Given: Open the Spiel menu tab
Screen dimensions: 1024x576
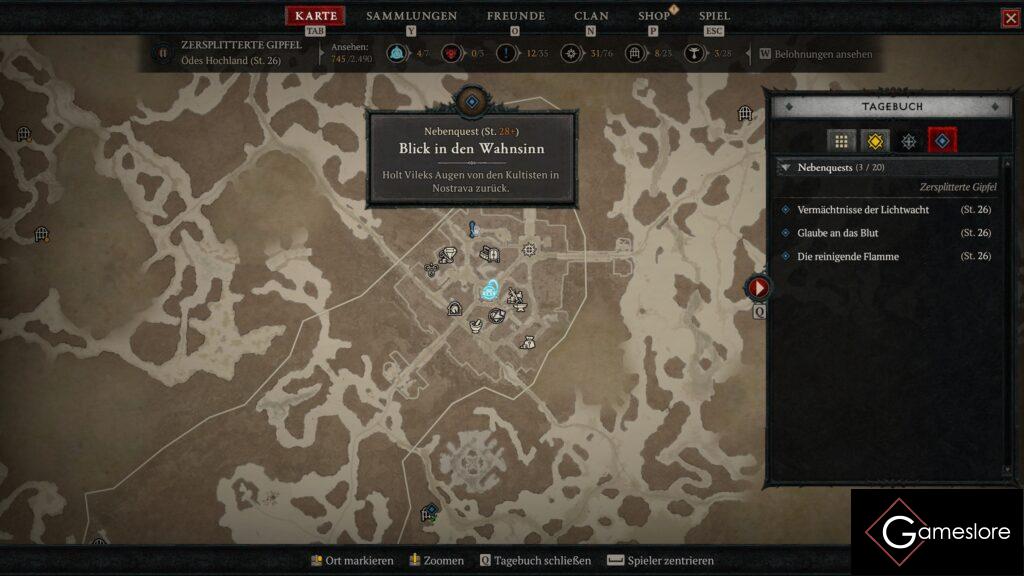Looking at the screenshot, I should tap(714, 16).
